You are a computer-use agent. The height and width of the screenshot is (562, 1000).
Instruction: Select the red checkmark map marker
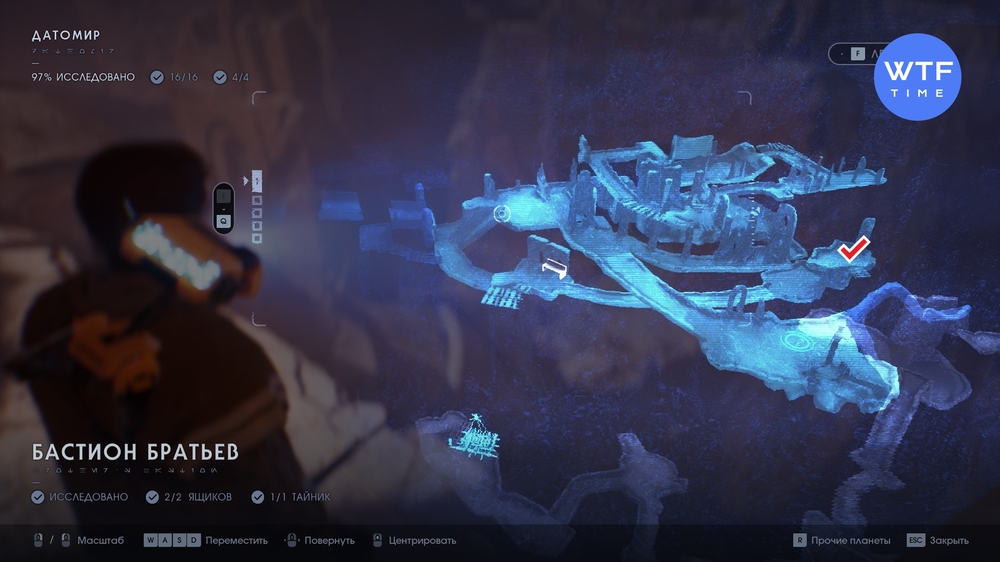coord(853,249)
